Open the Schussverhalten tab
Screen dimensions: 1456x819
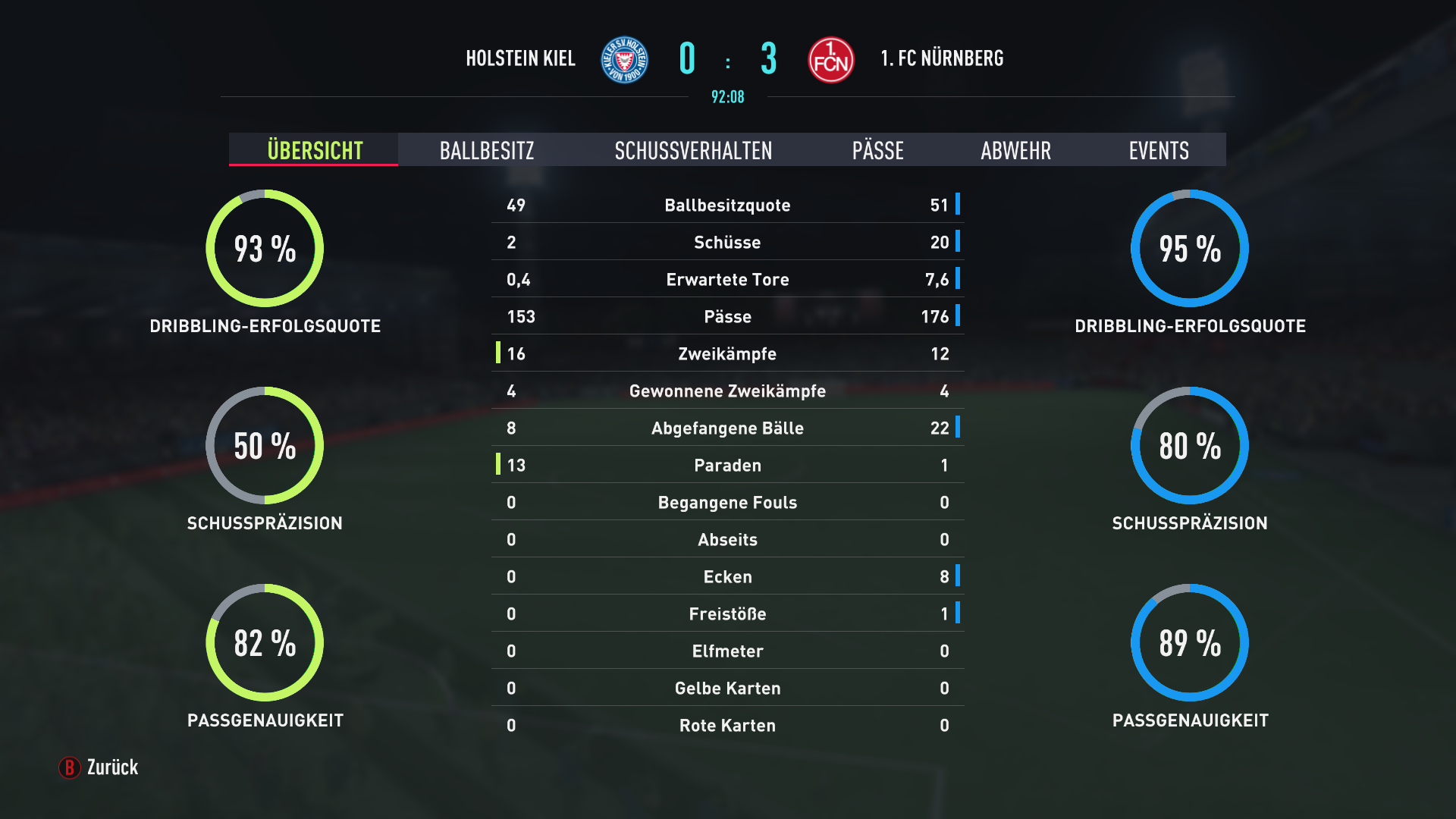693,150
